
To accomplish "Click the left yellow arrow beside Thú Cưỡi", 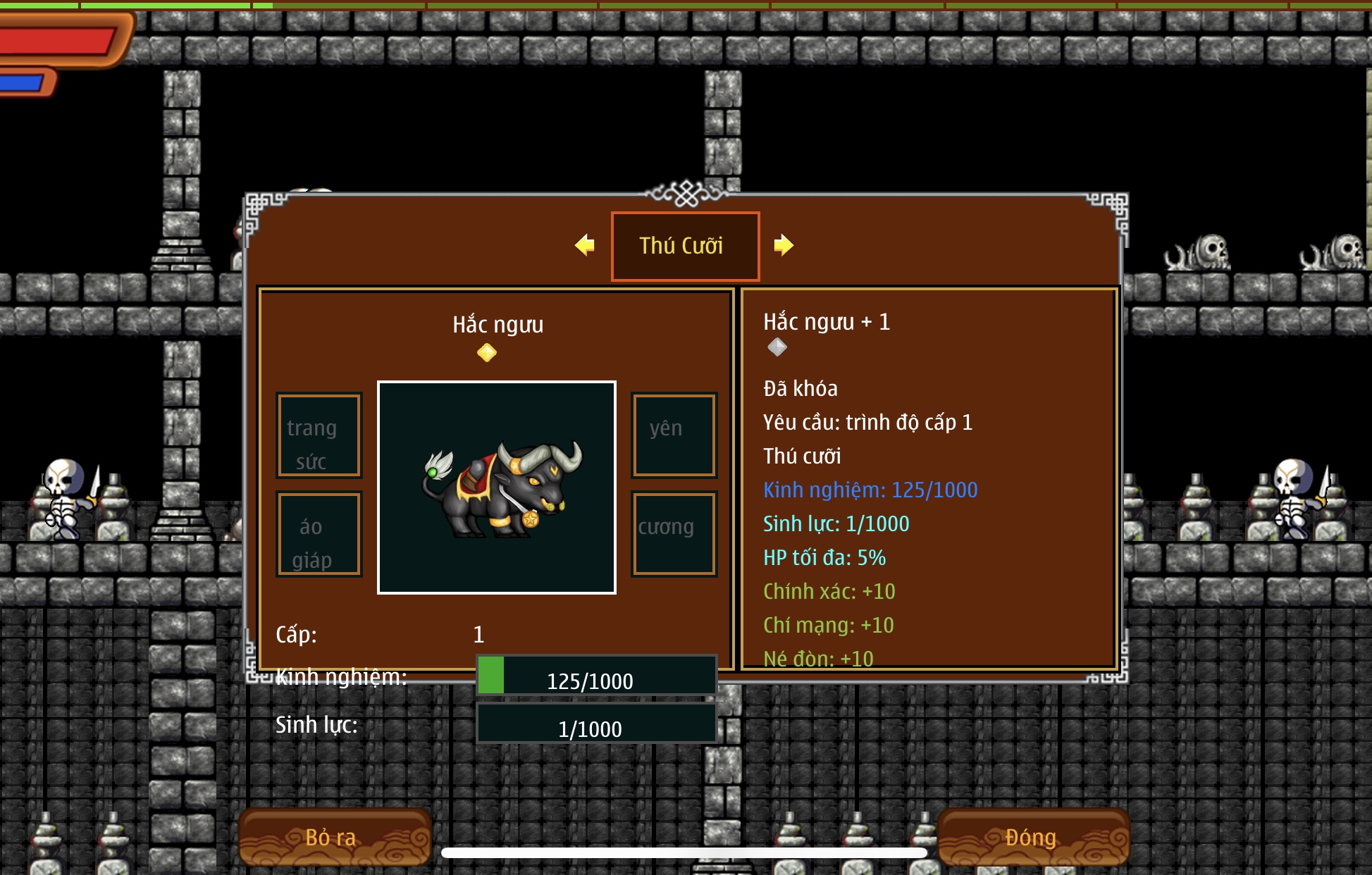I will (x=585, y=245).
